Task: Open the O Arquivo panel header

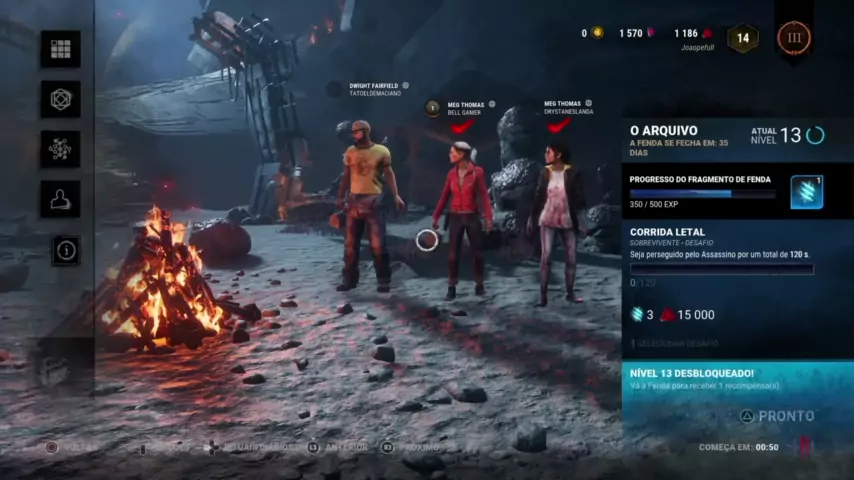Action: [664, 131]
